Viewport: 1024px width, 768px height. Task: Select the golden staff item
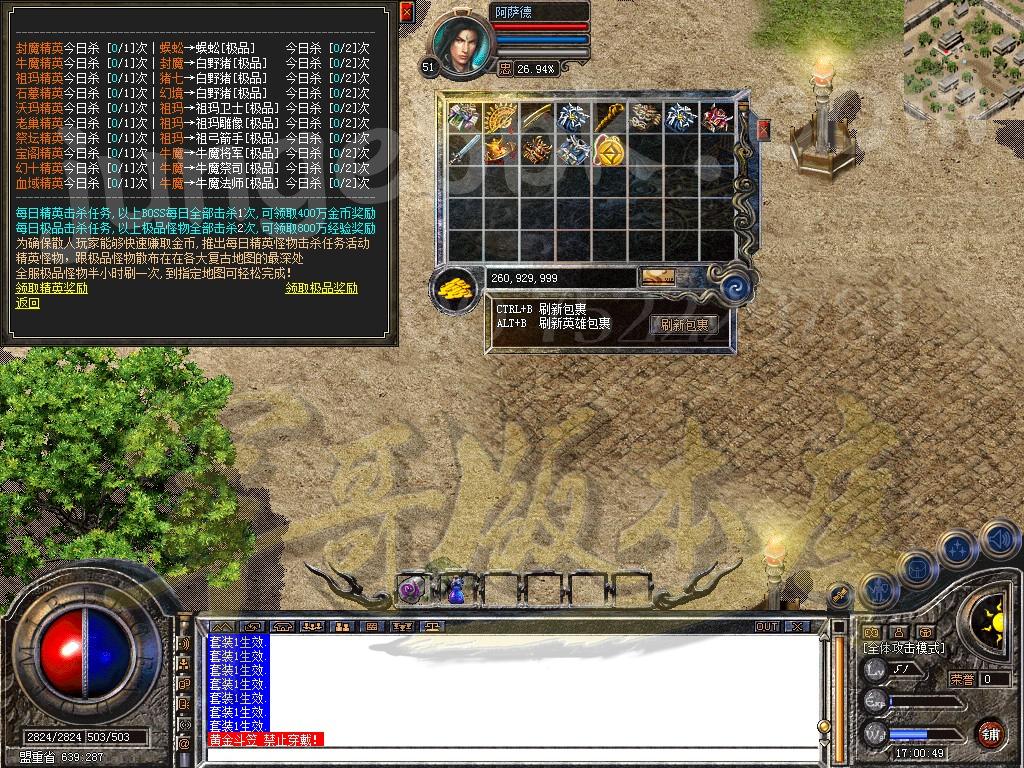click(608, 118)
